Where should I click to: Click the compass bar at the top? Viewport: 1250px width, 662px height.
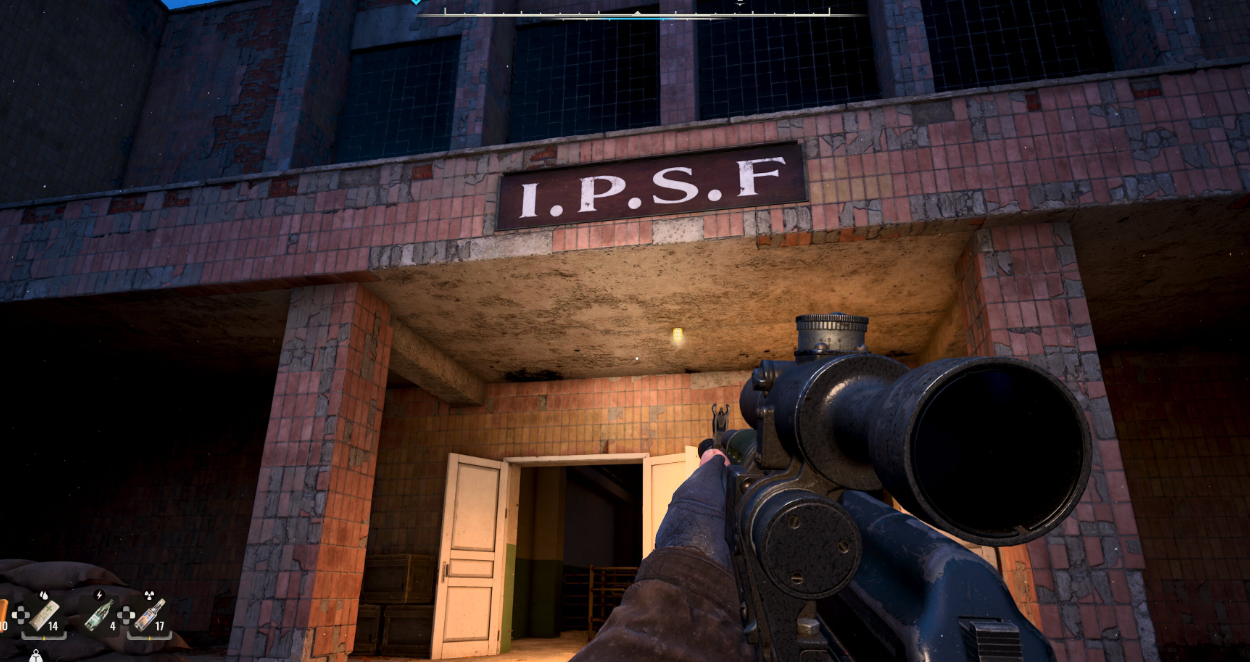[x=640, y=14]
